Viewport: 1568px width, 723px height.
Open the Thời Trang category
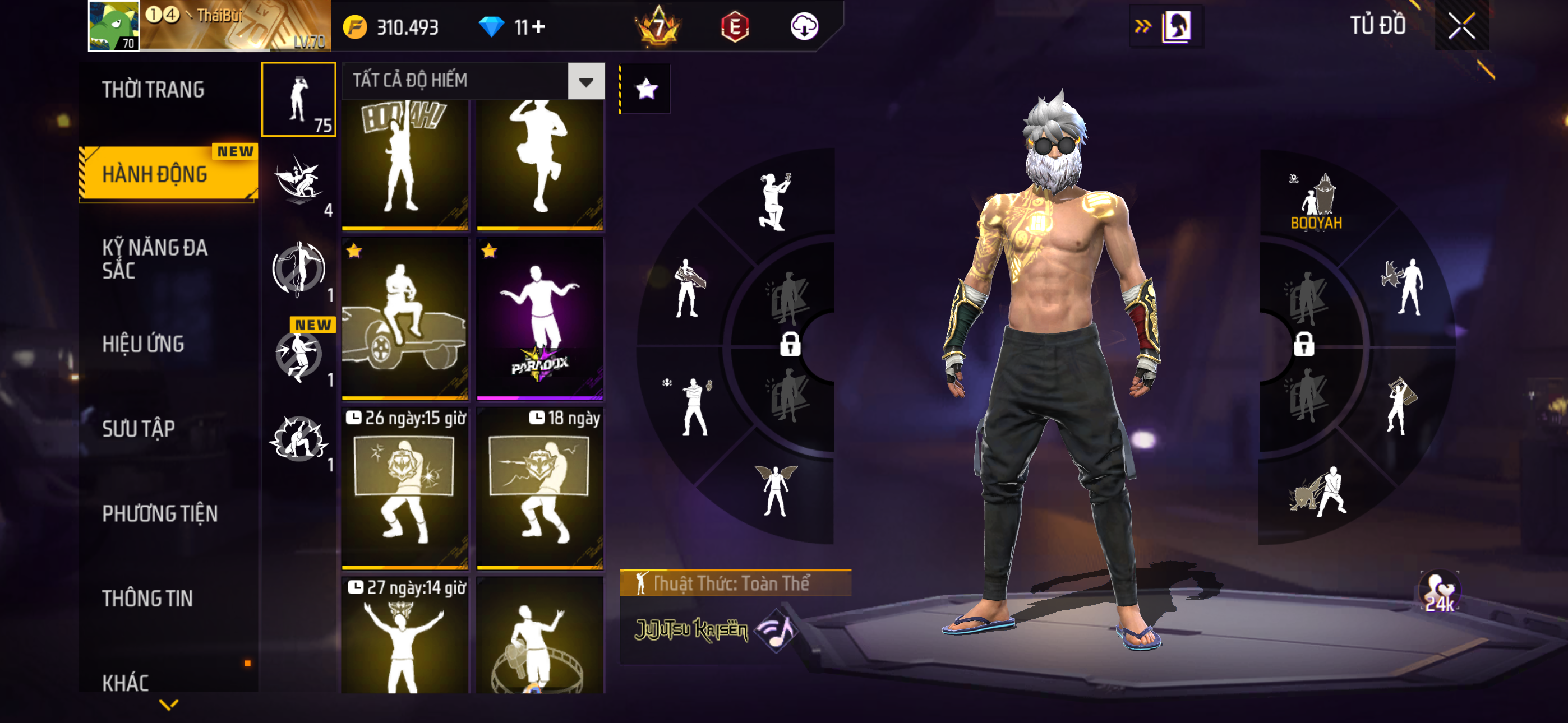point(154,90)
